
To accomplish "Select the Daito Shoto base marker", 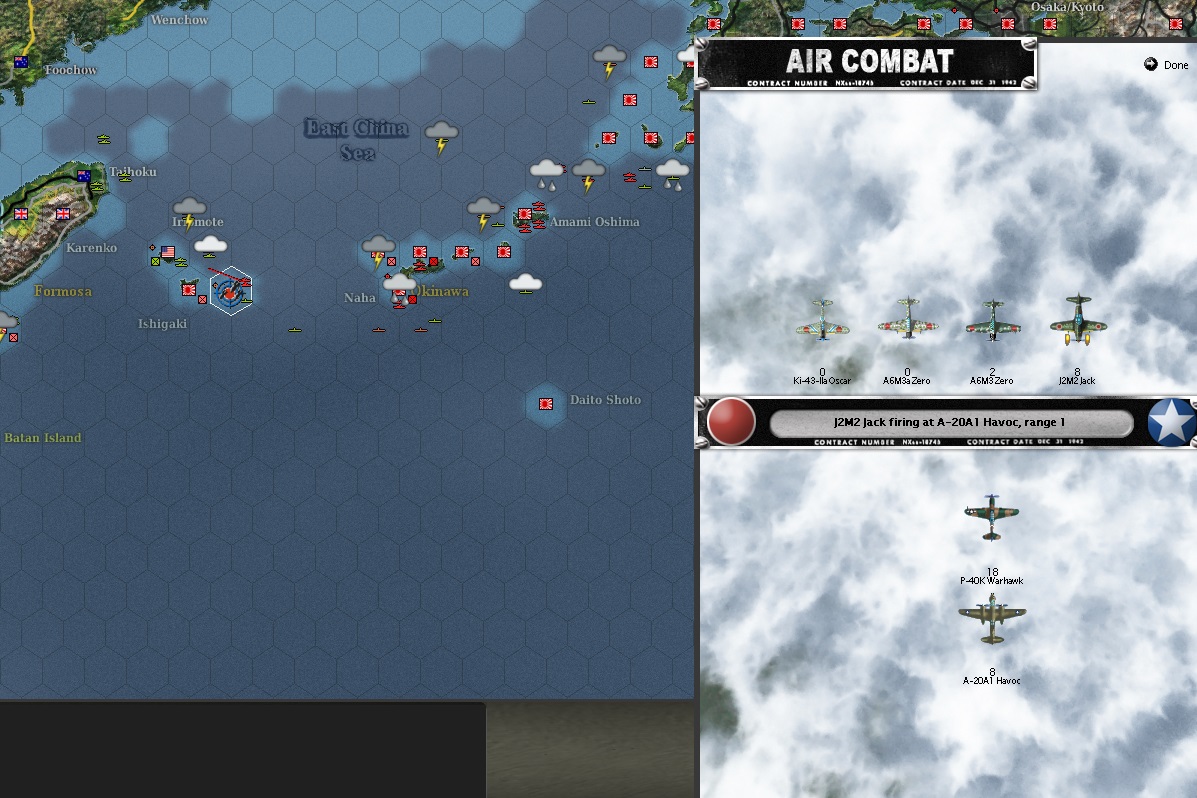I will tap(546, 404).
